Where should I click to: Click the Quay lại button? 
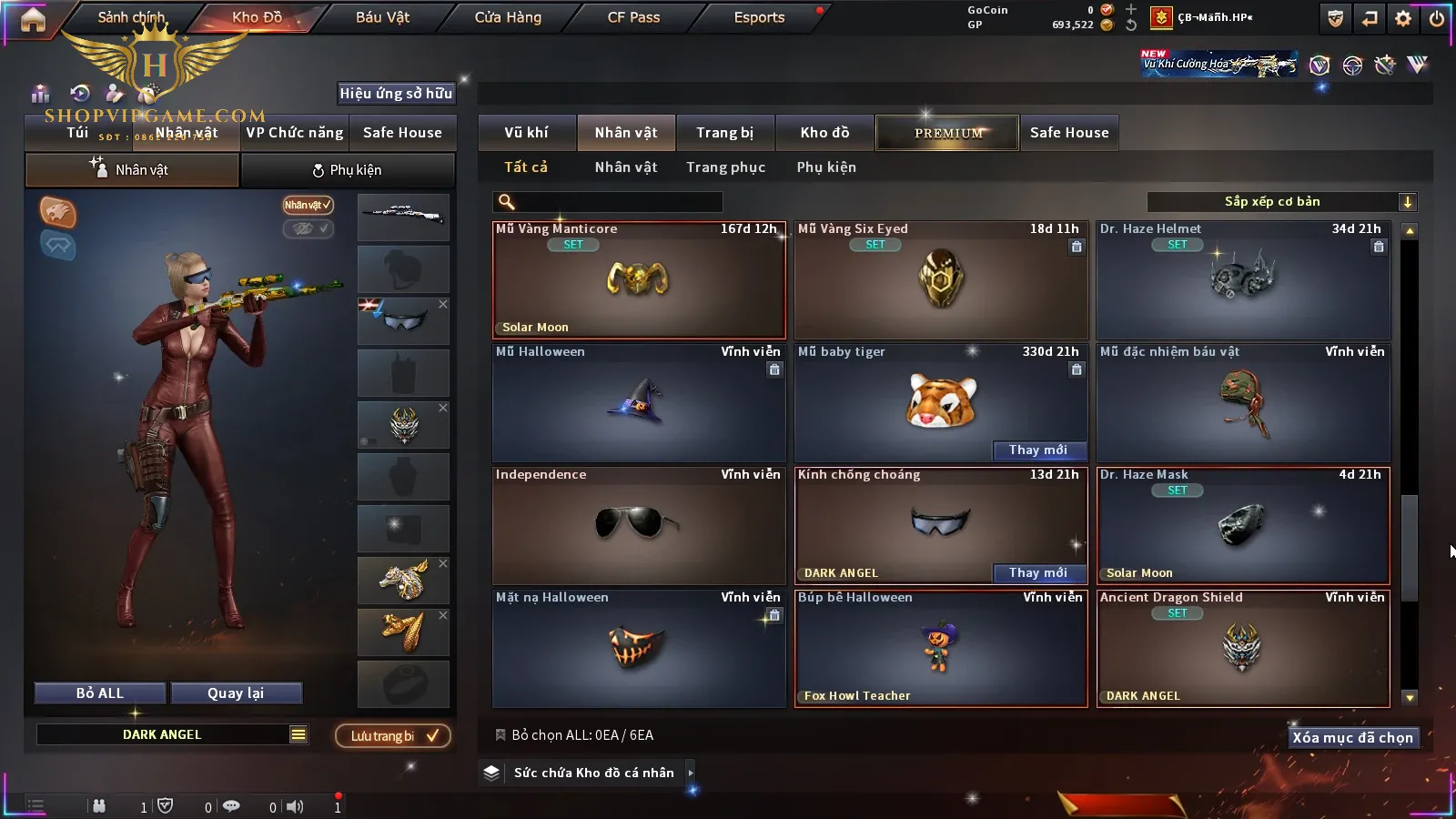tap(236, 693)
